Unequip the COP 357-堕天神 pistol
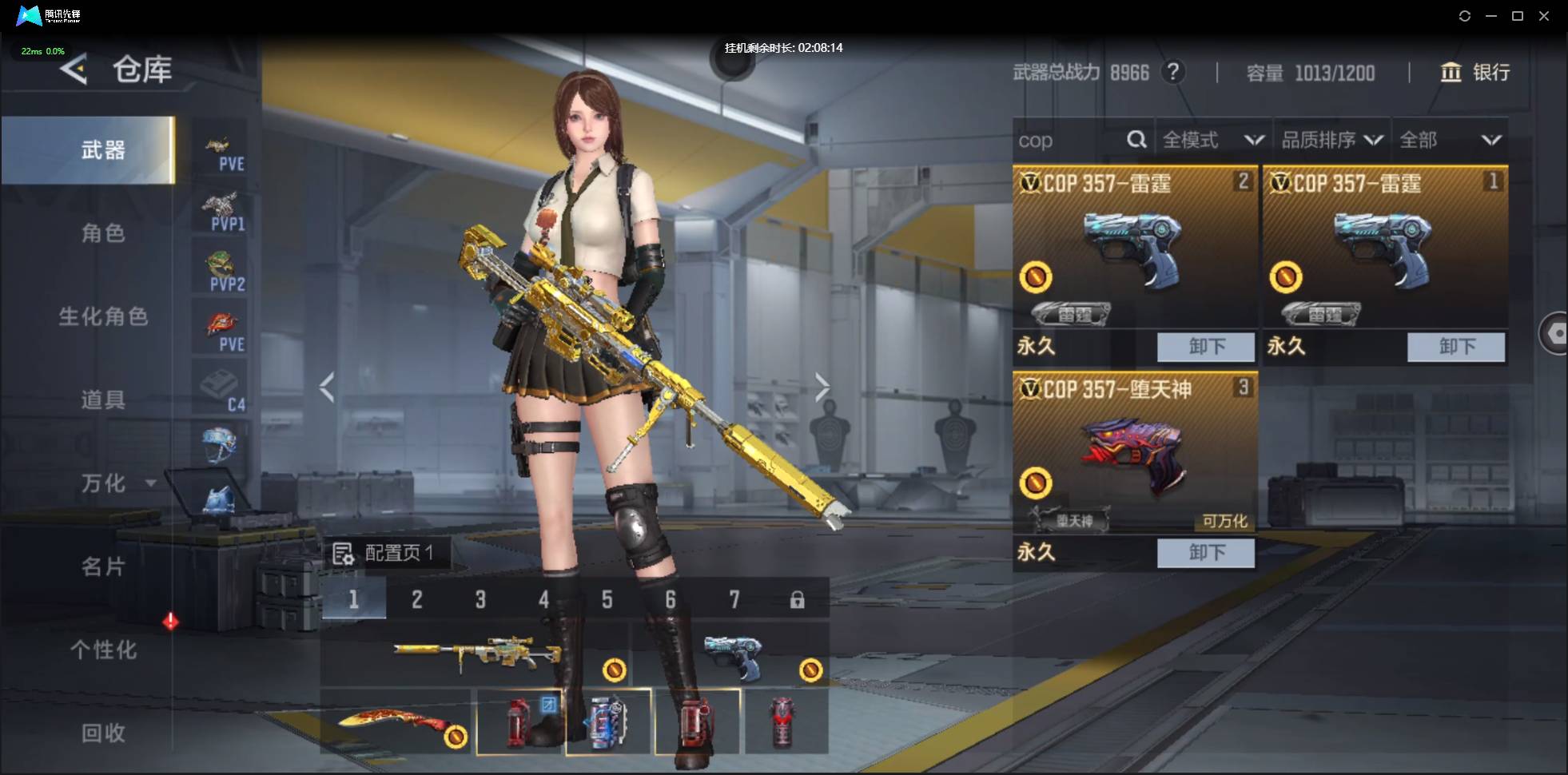The width and height of the screenshot is (1568, 775). click(1205, 552)
